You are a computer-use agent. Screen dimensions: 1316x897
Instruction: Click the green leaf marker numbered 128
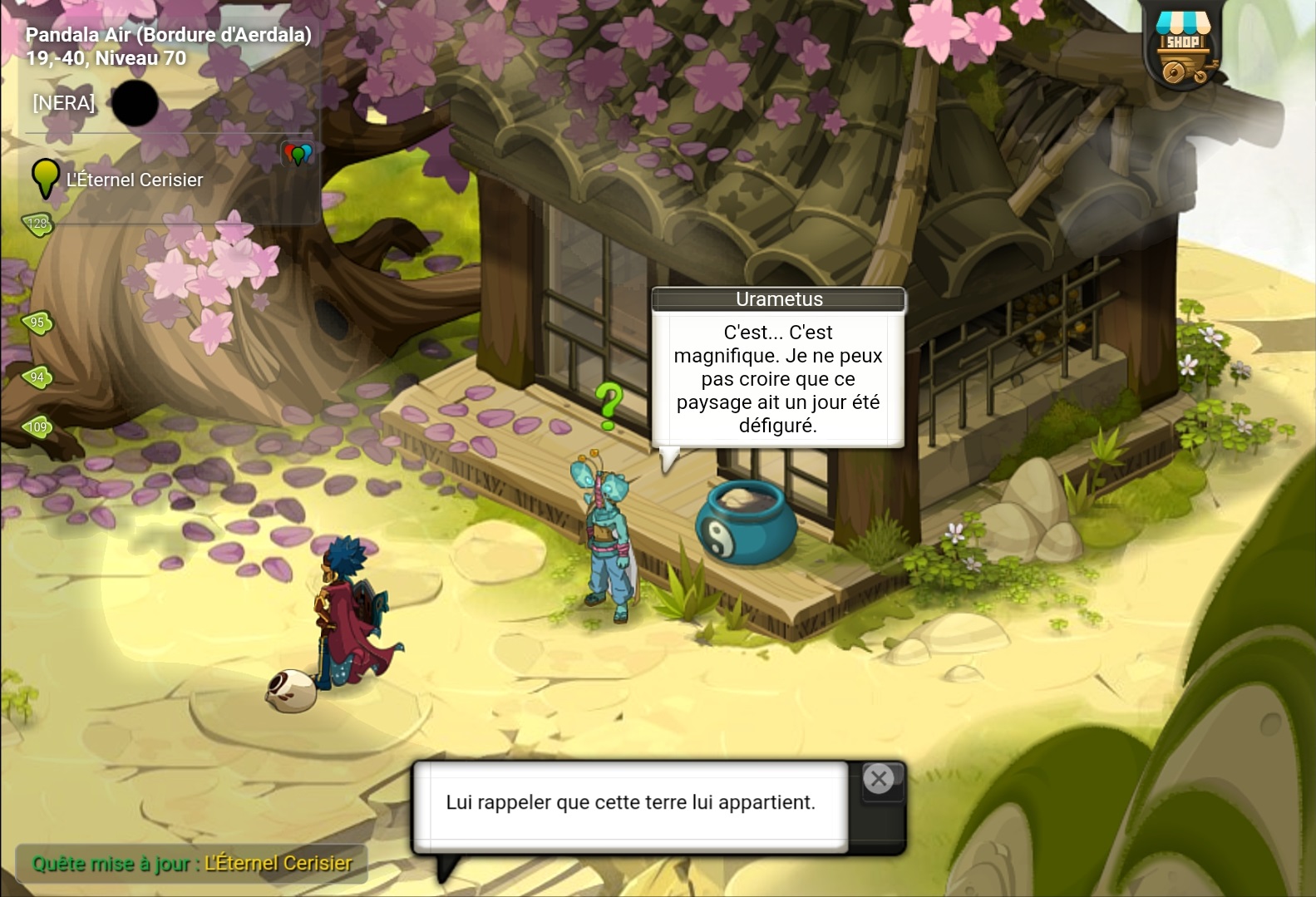tap(38, 224)
